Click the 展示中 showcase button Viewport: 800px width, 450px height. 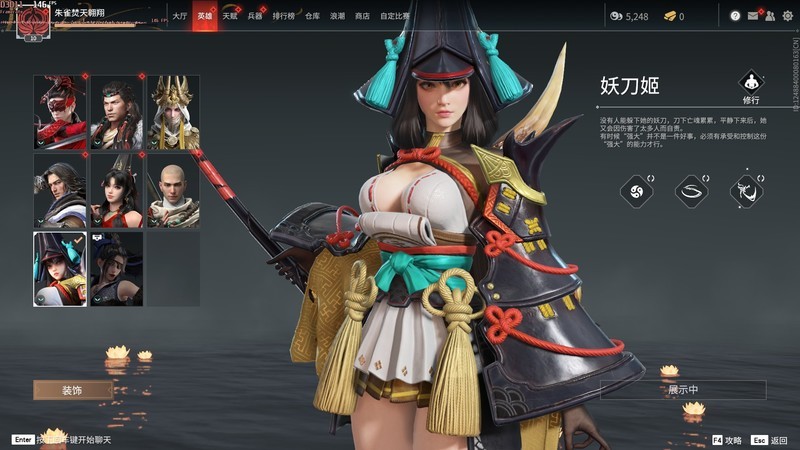pos(683,390)
